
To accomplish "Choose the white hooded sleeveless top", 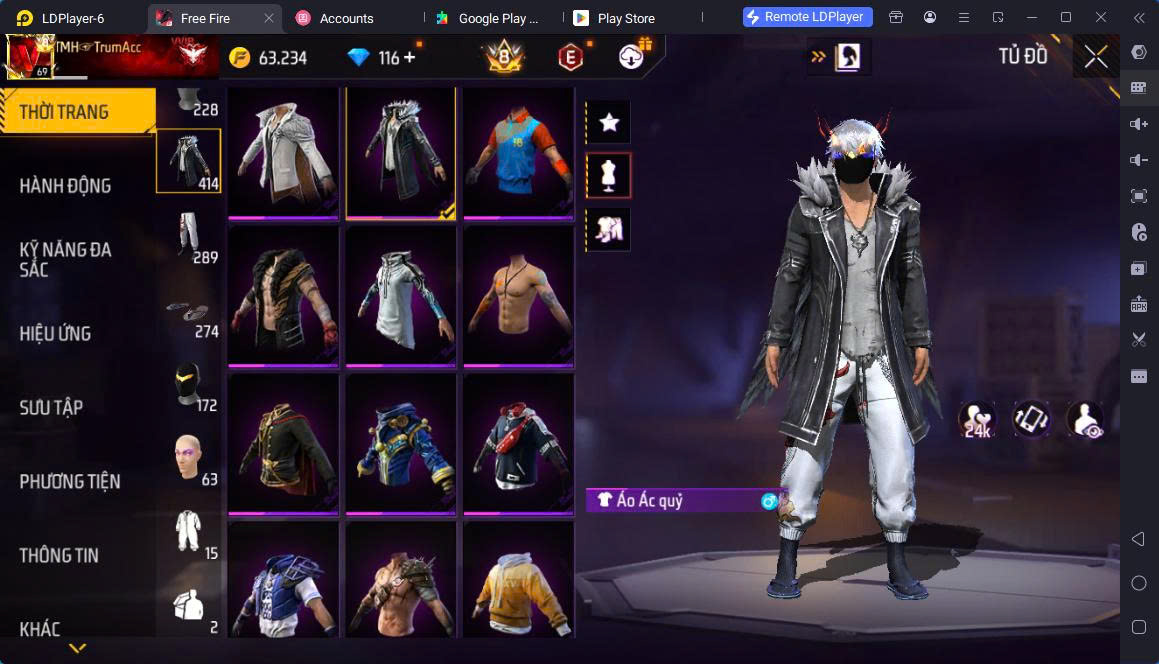I will (x=400, y=298).
